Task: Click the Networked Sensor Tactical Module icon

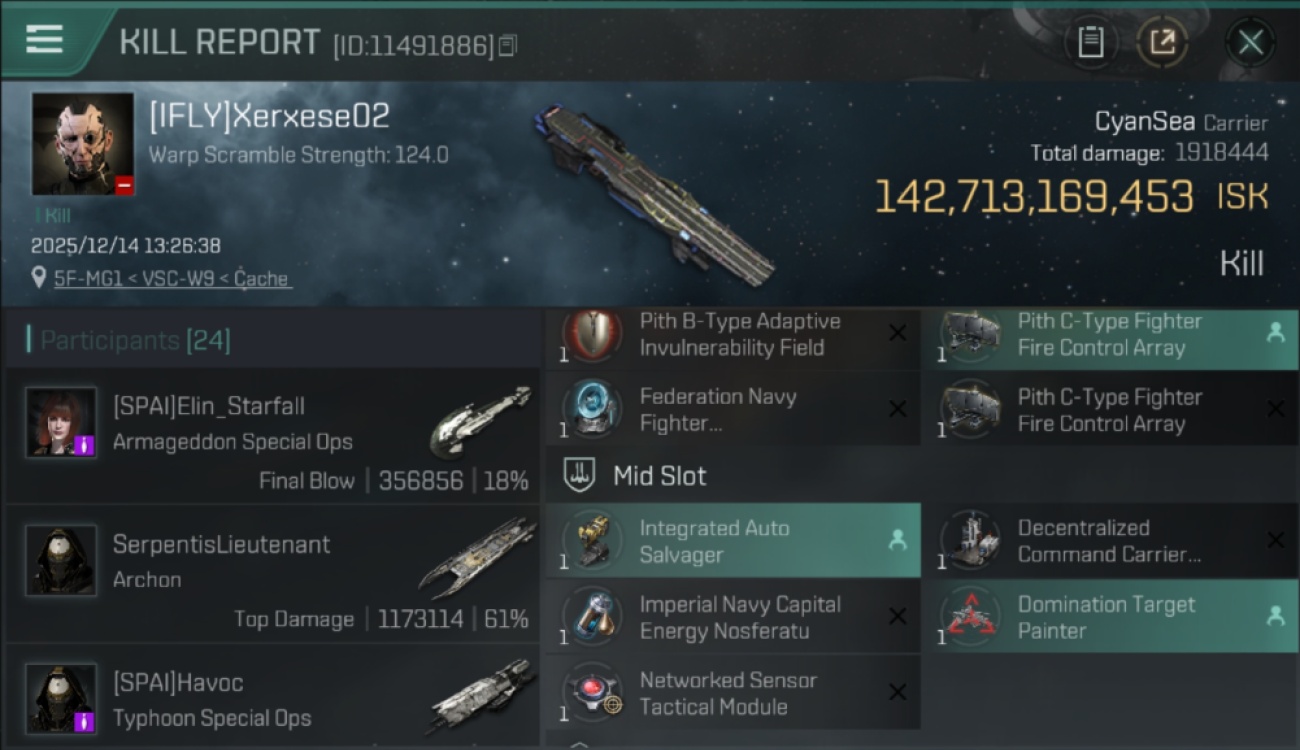Action: pyautogui.click(x=591, y=692)
